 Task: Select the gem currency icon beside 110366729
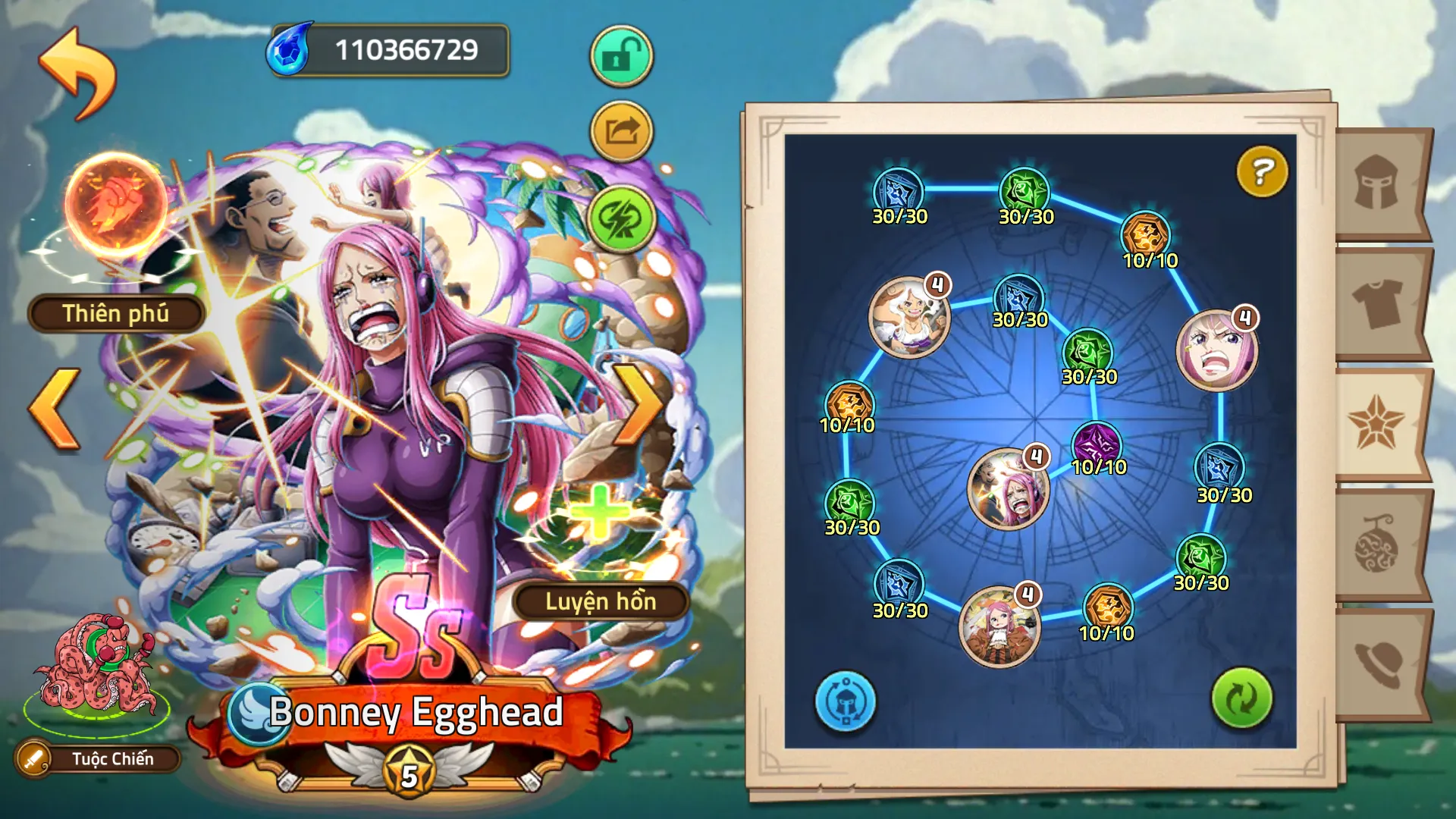(x=290, y=49)
